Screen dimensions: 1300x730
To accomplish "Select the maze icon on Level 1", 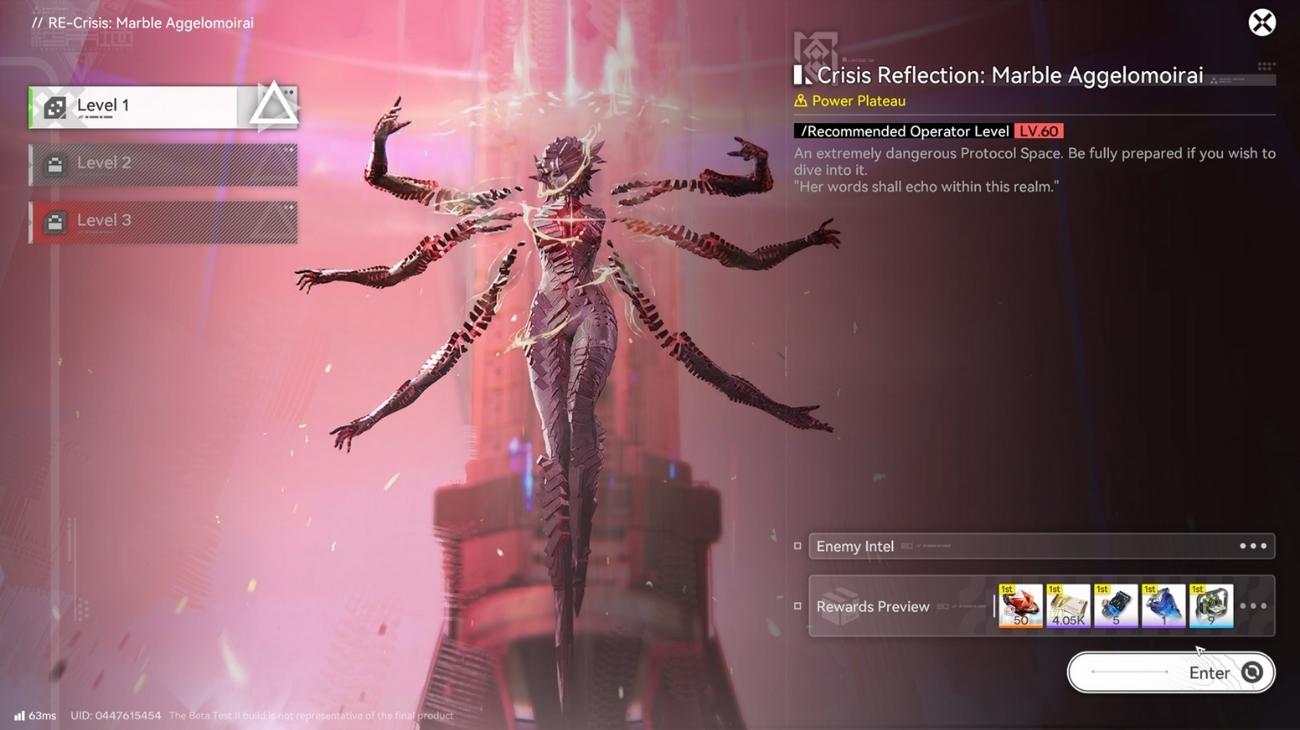I will point(54,106).
